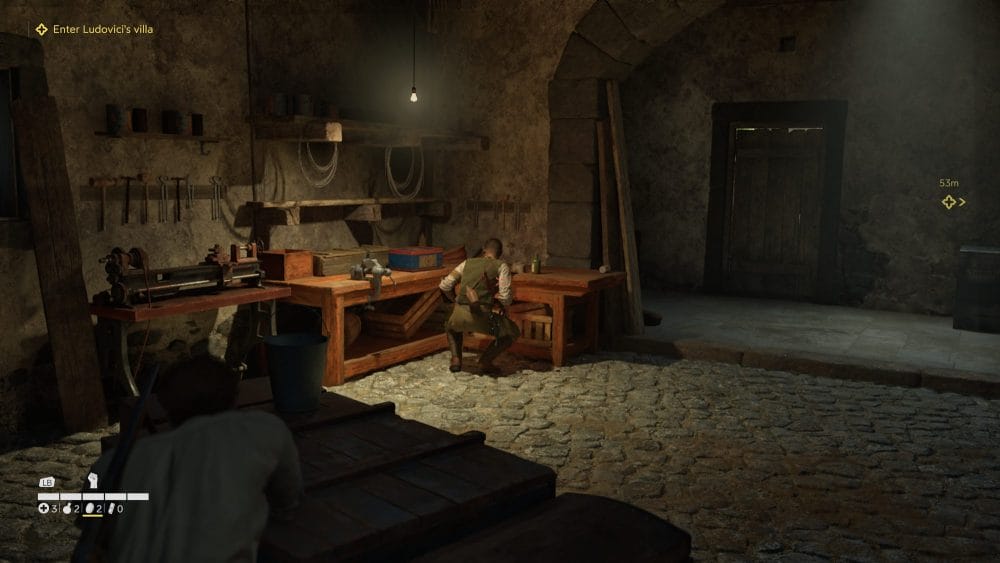
Task: Click the yellow objective waypoint marker
Action: point(949,202)
